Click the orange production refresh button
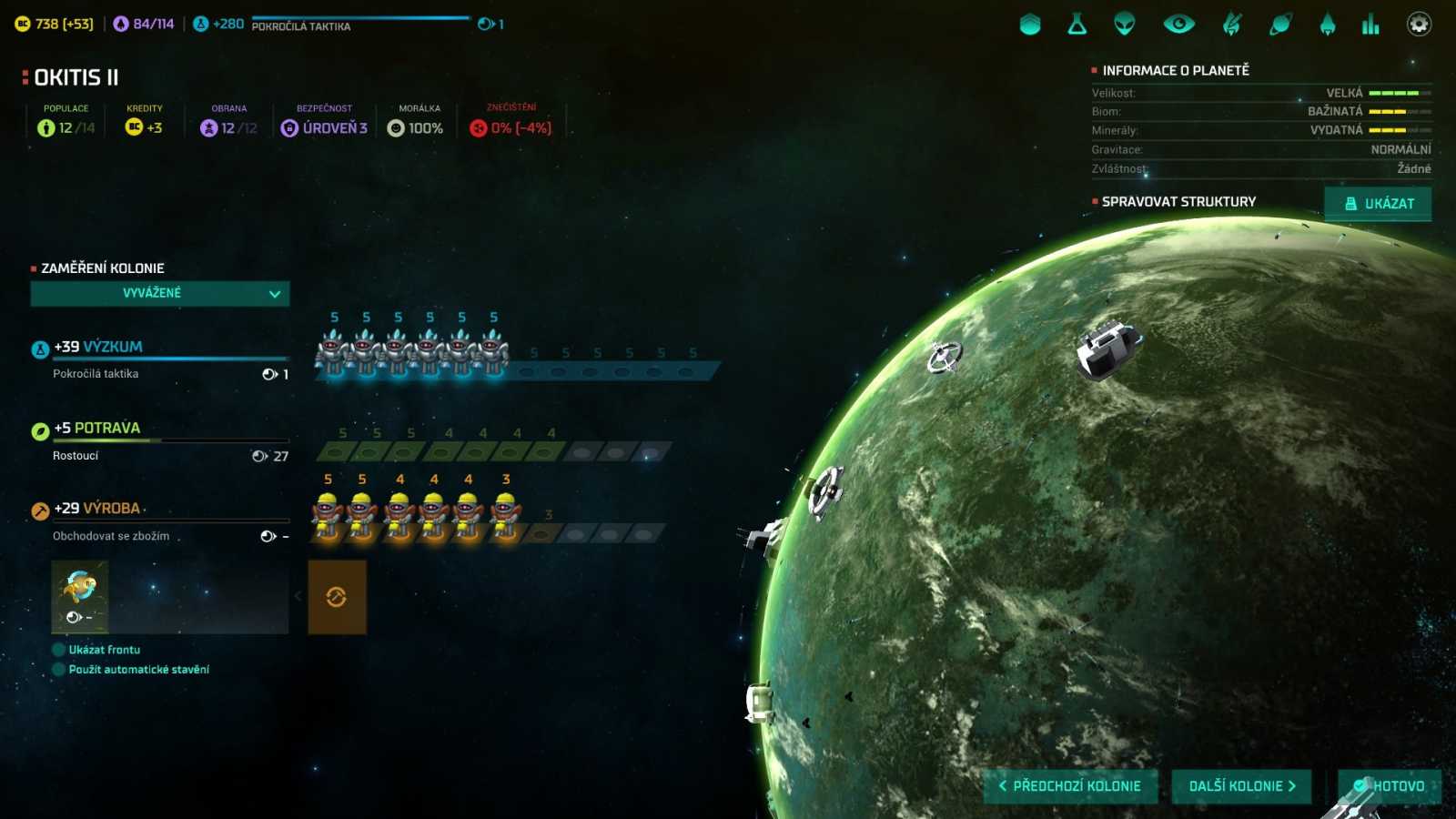Image resolution: width=1456 pixels, height=819 pixels. [x=337, y=597]
